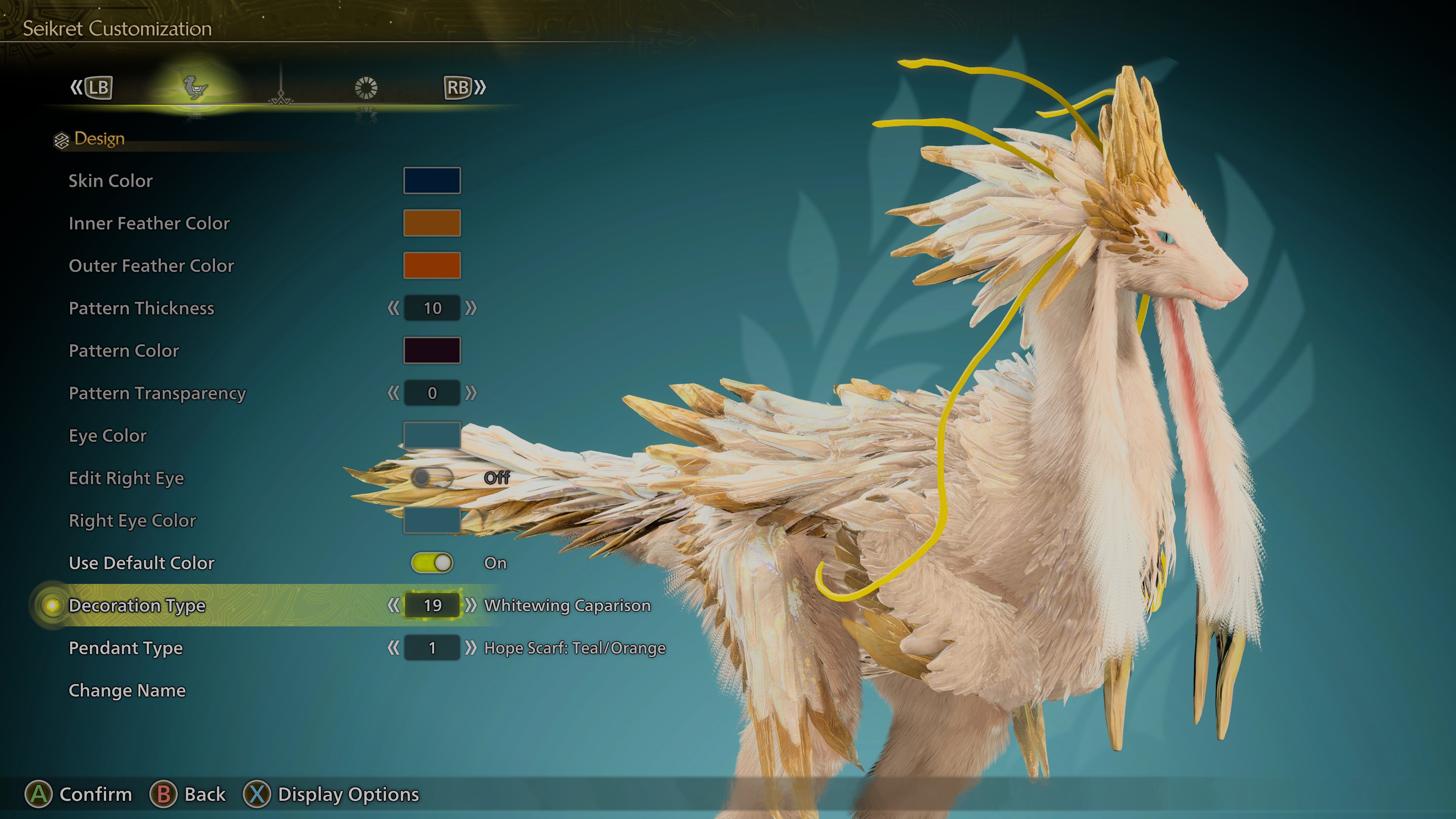This screenshot has height=819, width=1456.
Task: Pick the Inner Feather Color swatch
Action: tap(432, 223)
